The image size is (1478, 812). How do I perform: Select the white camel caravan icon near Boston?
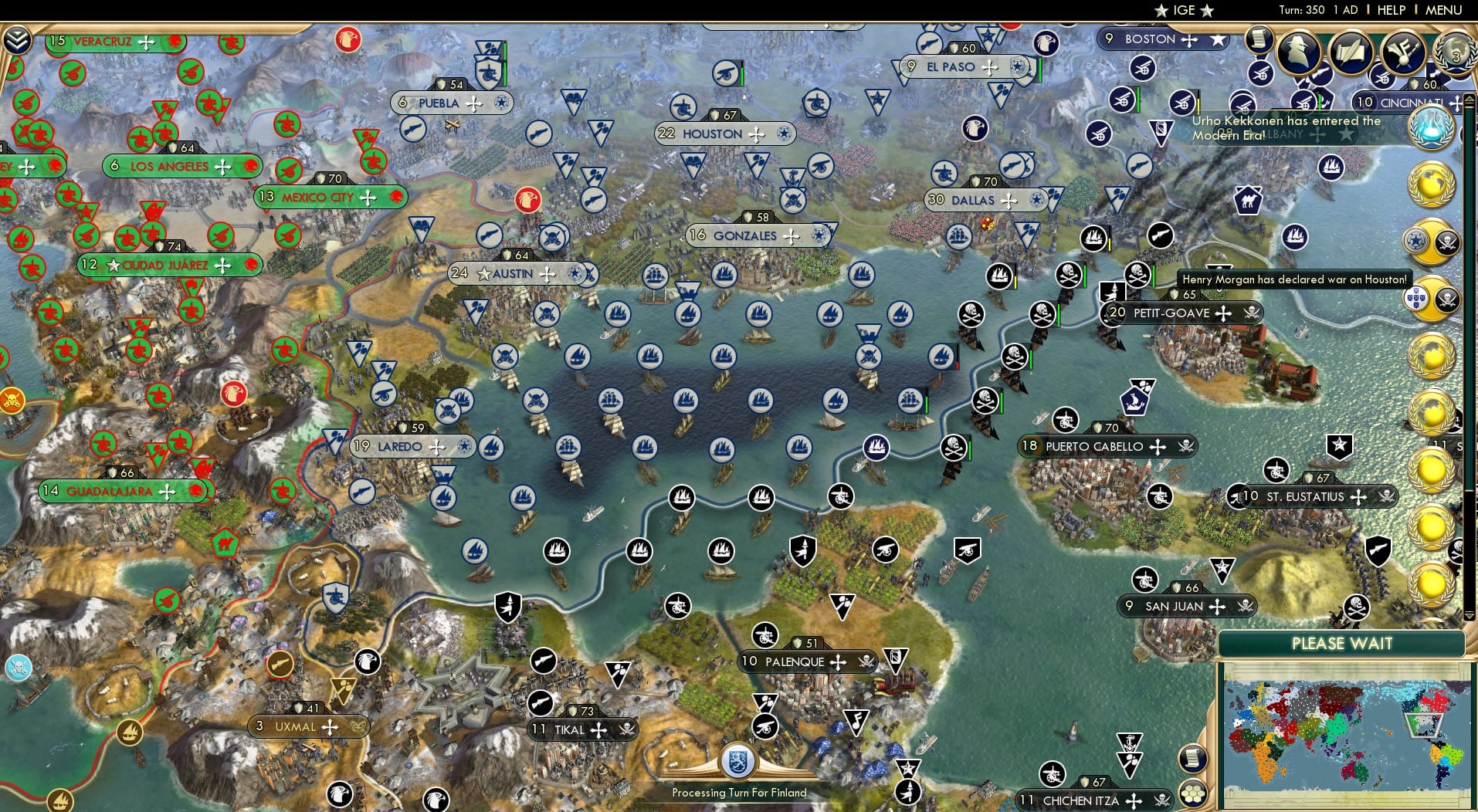point(1249,200)
